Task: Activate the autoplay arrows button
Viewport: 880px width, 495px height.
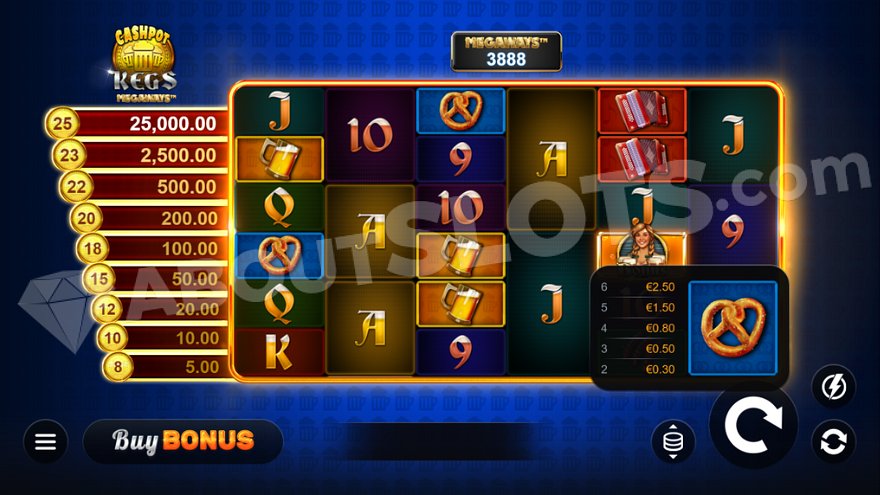Action: click(x=833, y=441)
